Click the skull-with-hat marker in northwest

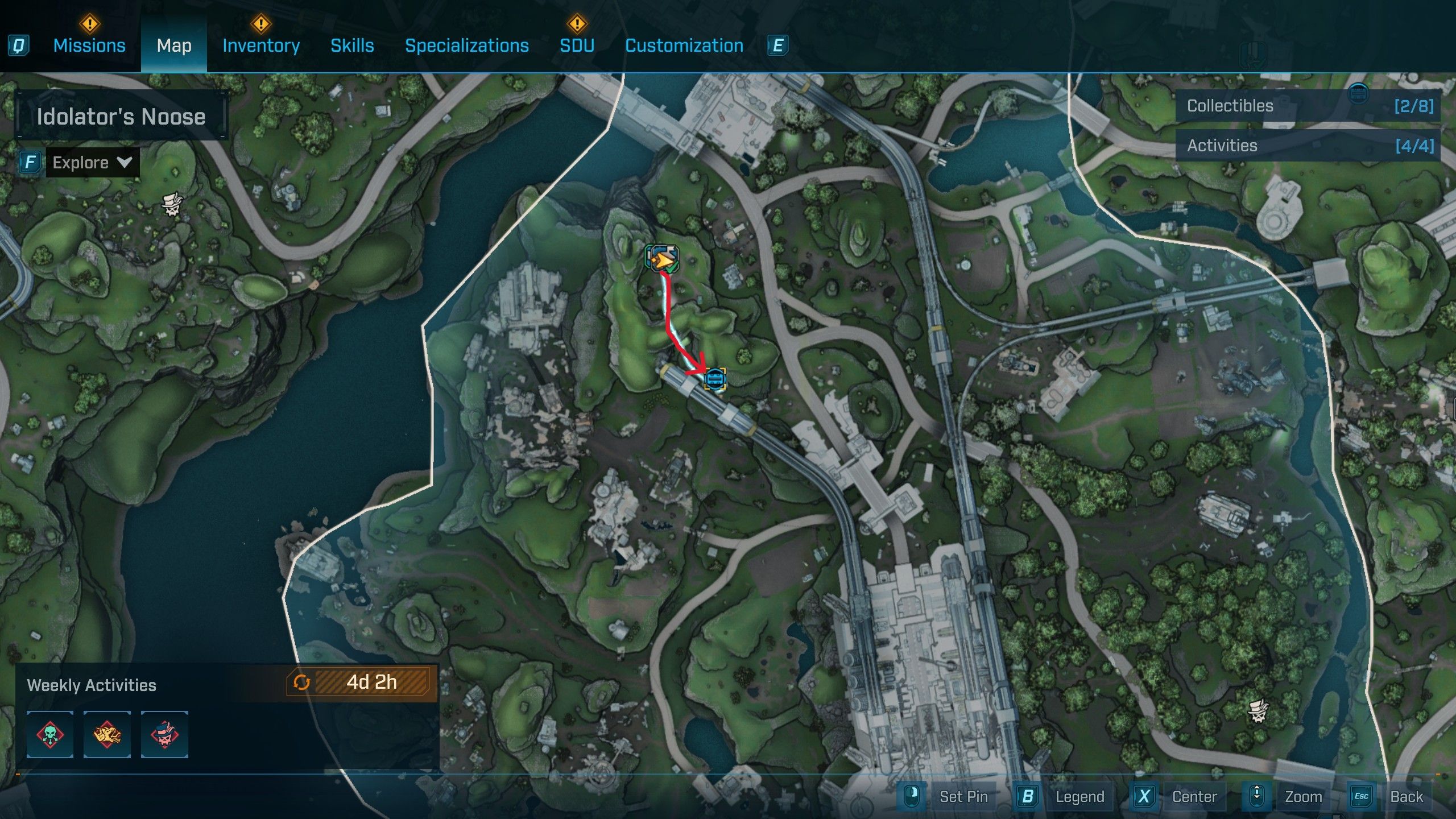tap(172, 203)
